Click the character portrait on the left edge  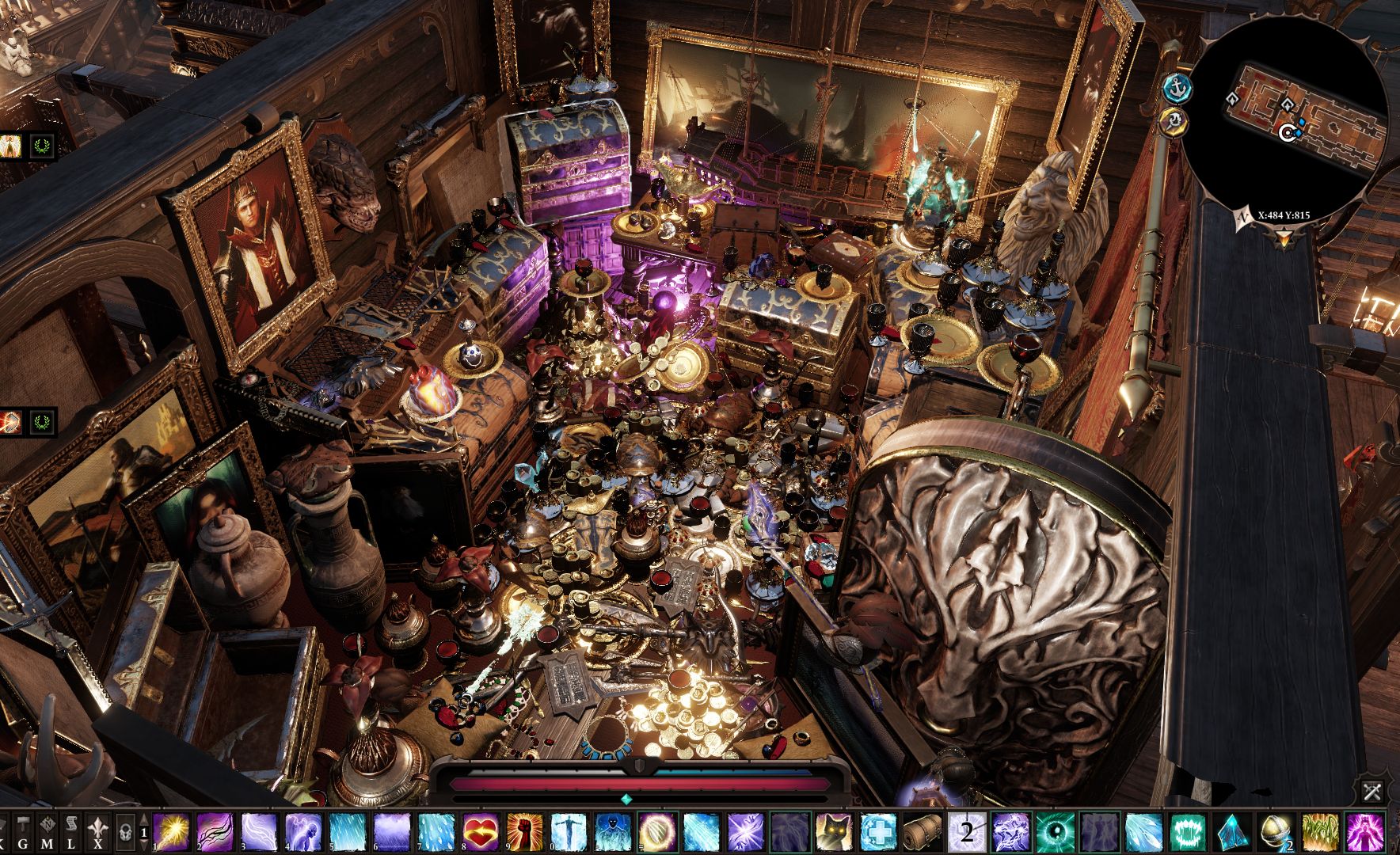coord(10,145)
